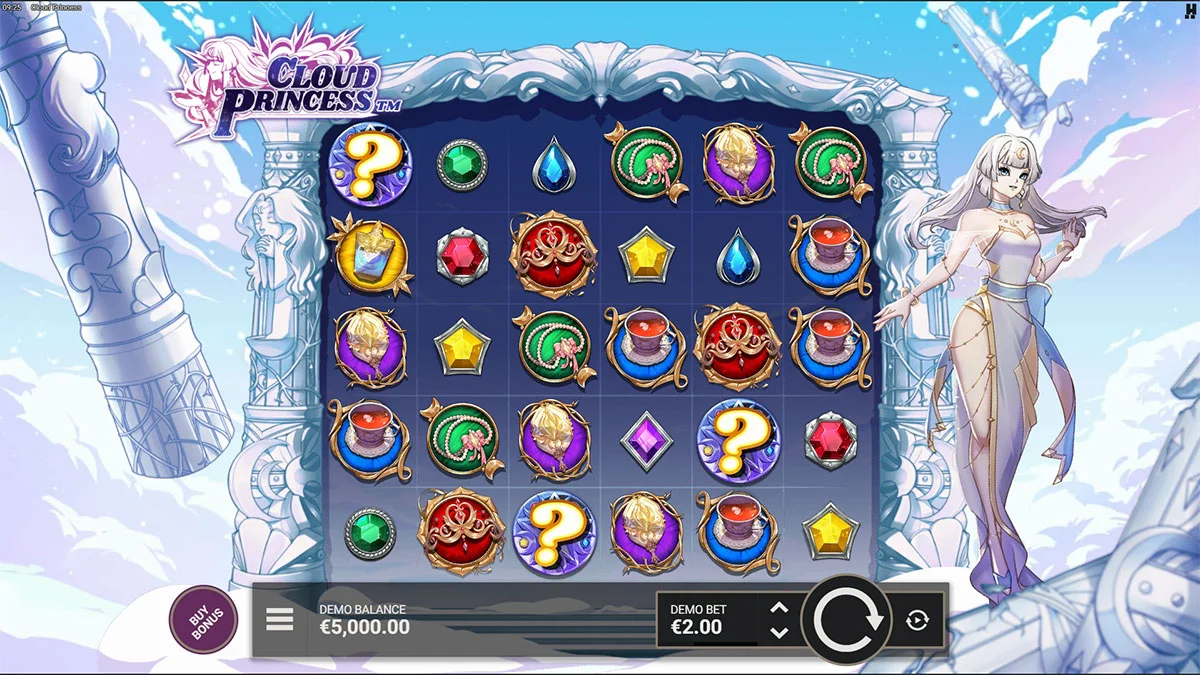Increase the demo bet amount

pyautogui.click(x=780, y=608)
